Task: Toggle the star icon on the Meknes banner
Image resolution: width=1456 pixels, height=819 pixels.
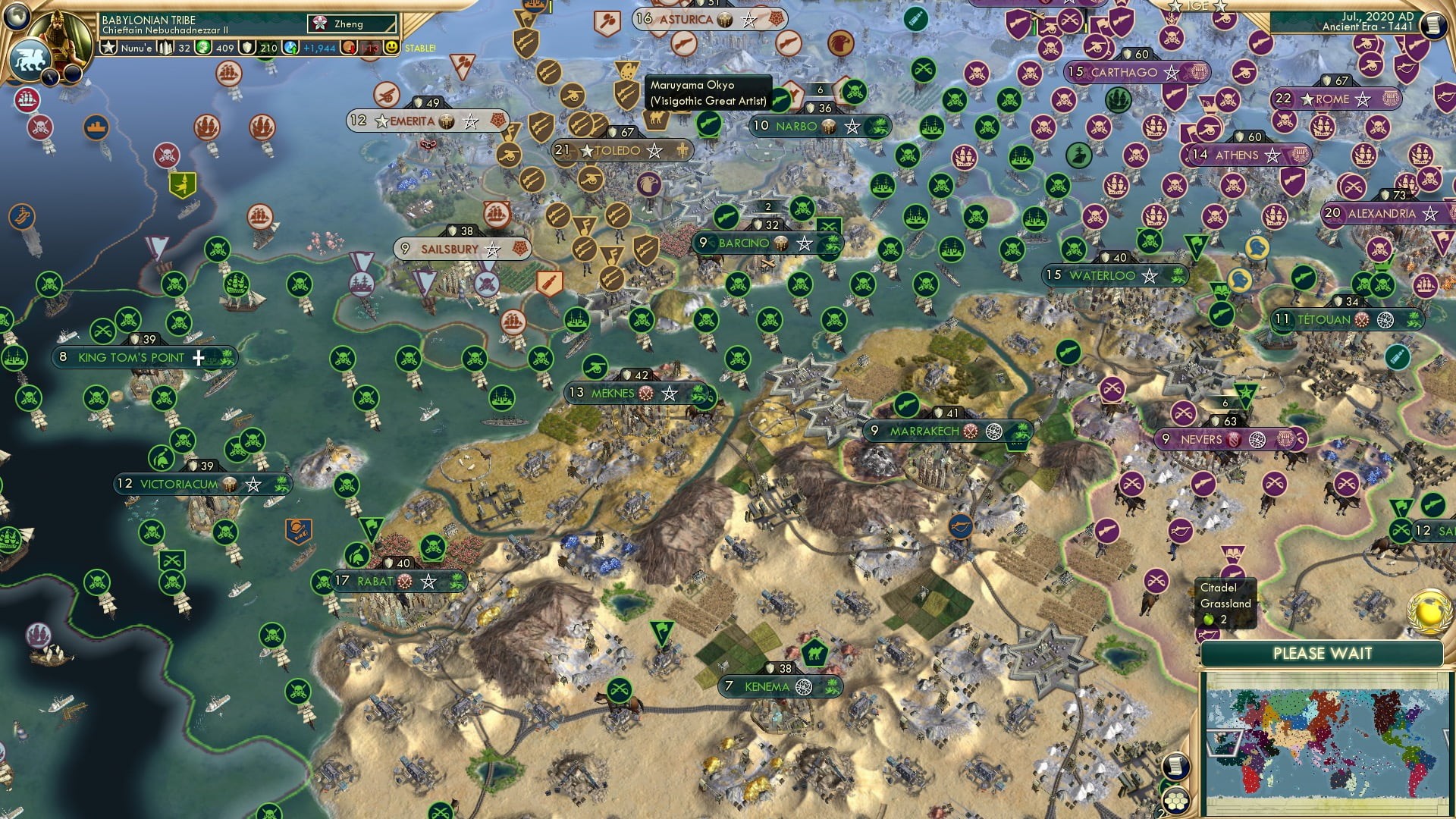Action: [670, 394]
